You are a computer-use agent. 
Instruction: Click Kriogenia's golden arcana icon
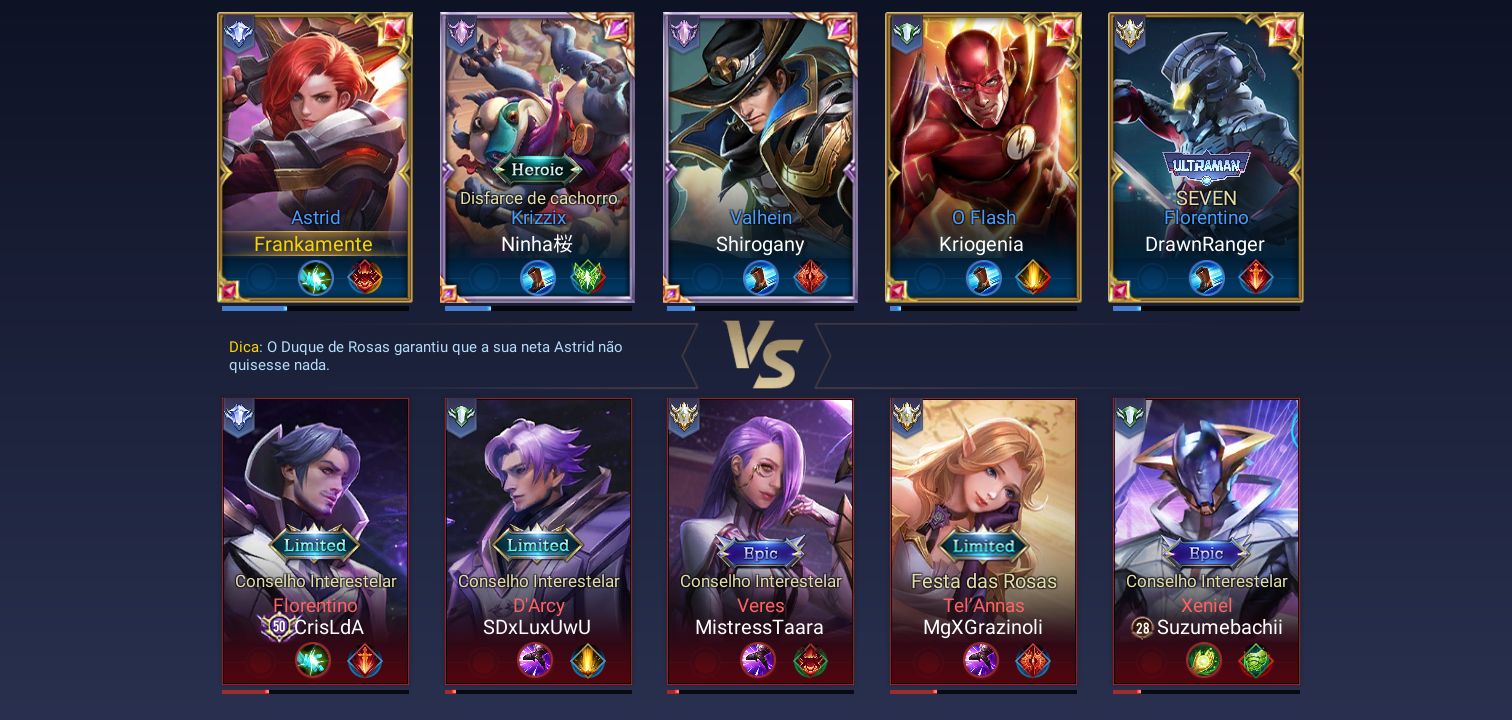[x=1033, y=278]
